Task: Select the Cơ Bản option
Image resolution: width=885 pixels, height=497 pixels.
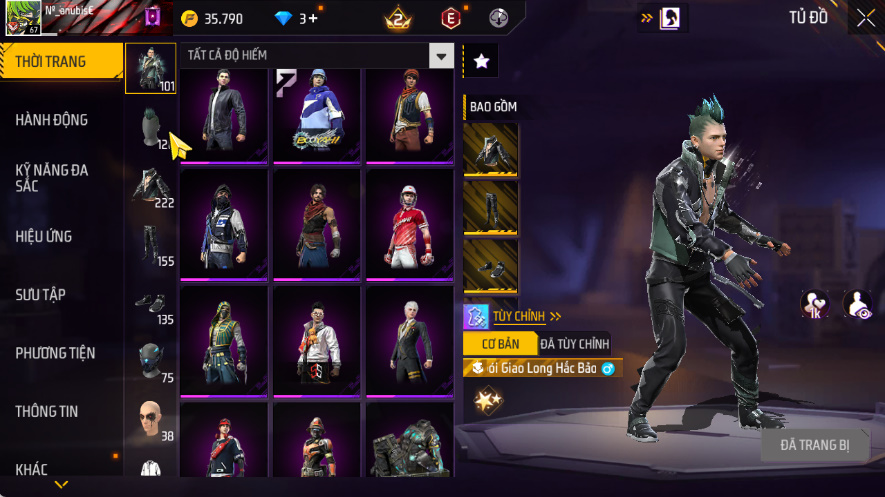Action: pyautogui.click(x=500, y=344)
